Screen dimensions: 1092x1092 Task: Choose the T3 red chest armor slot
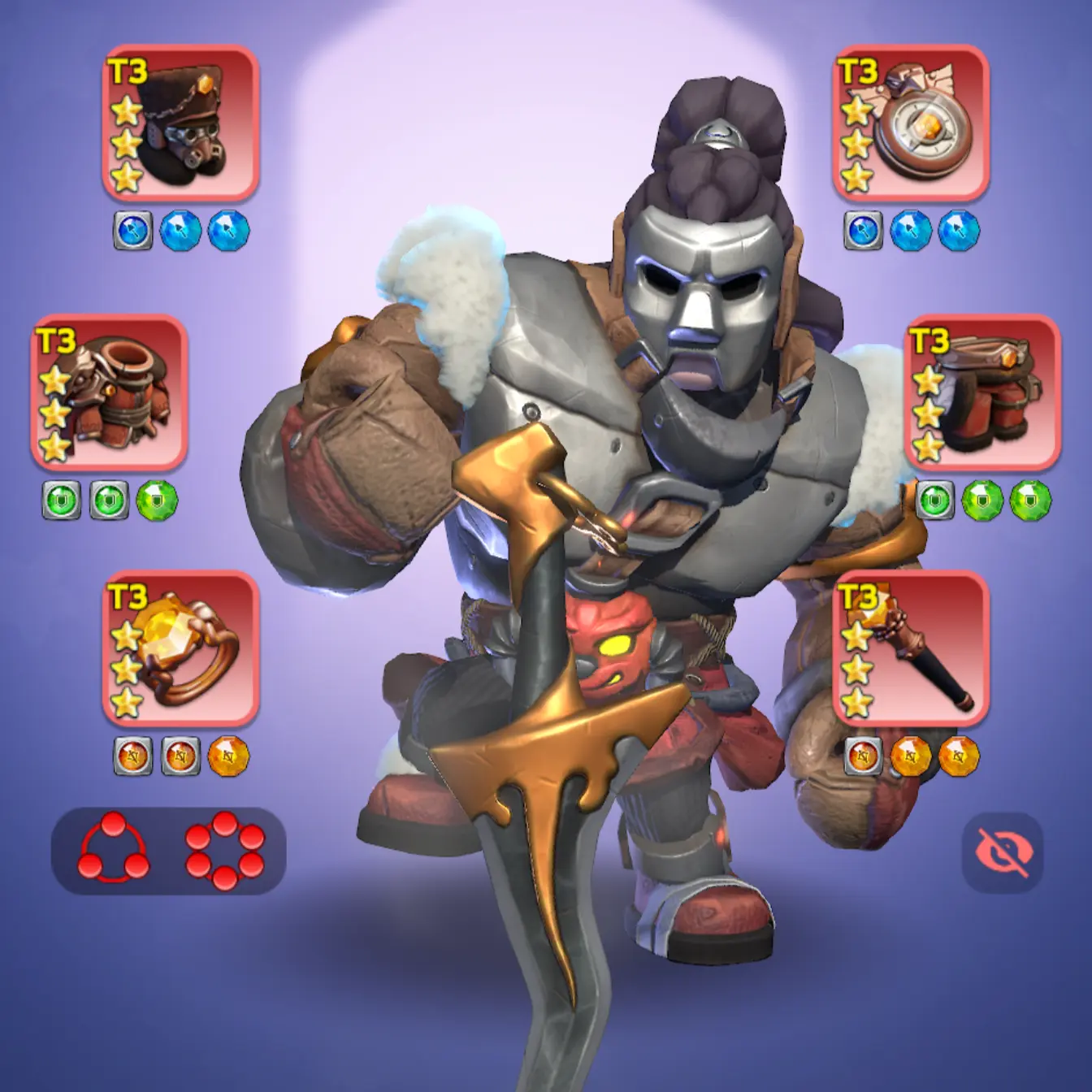110,392
